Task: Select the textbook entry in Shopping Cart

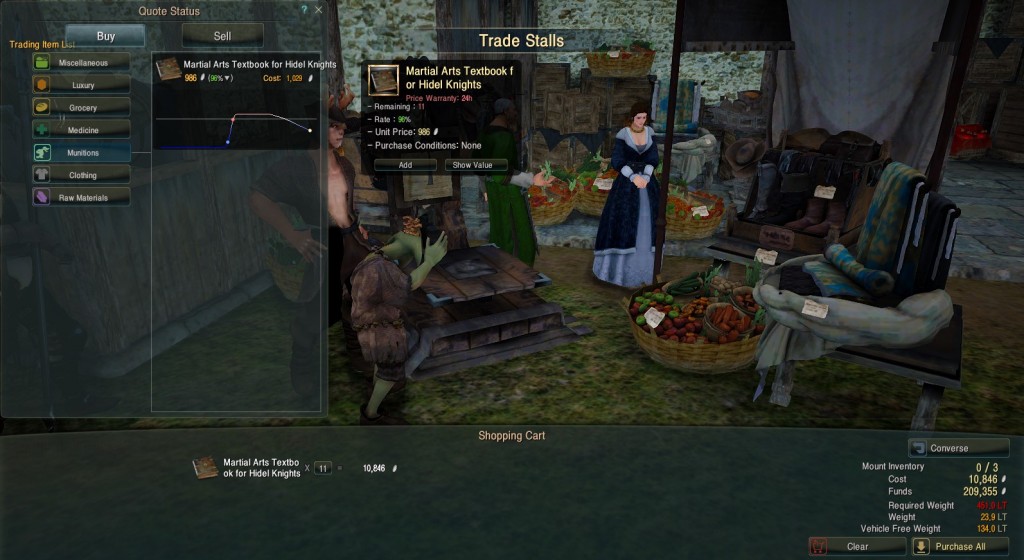Action: coord(248,467)
